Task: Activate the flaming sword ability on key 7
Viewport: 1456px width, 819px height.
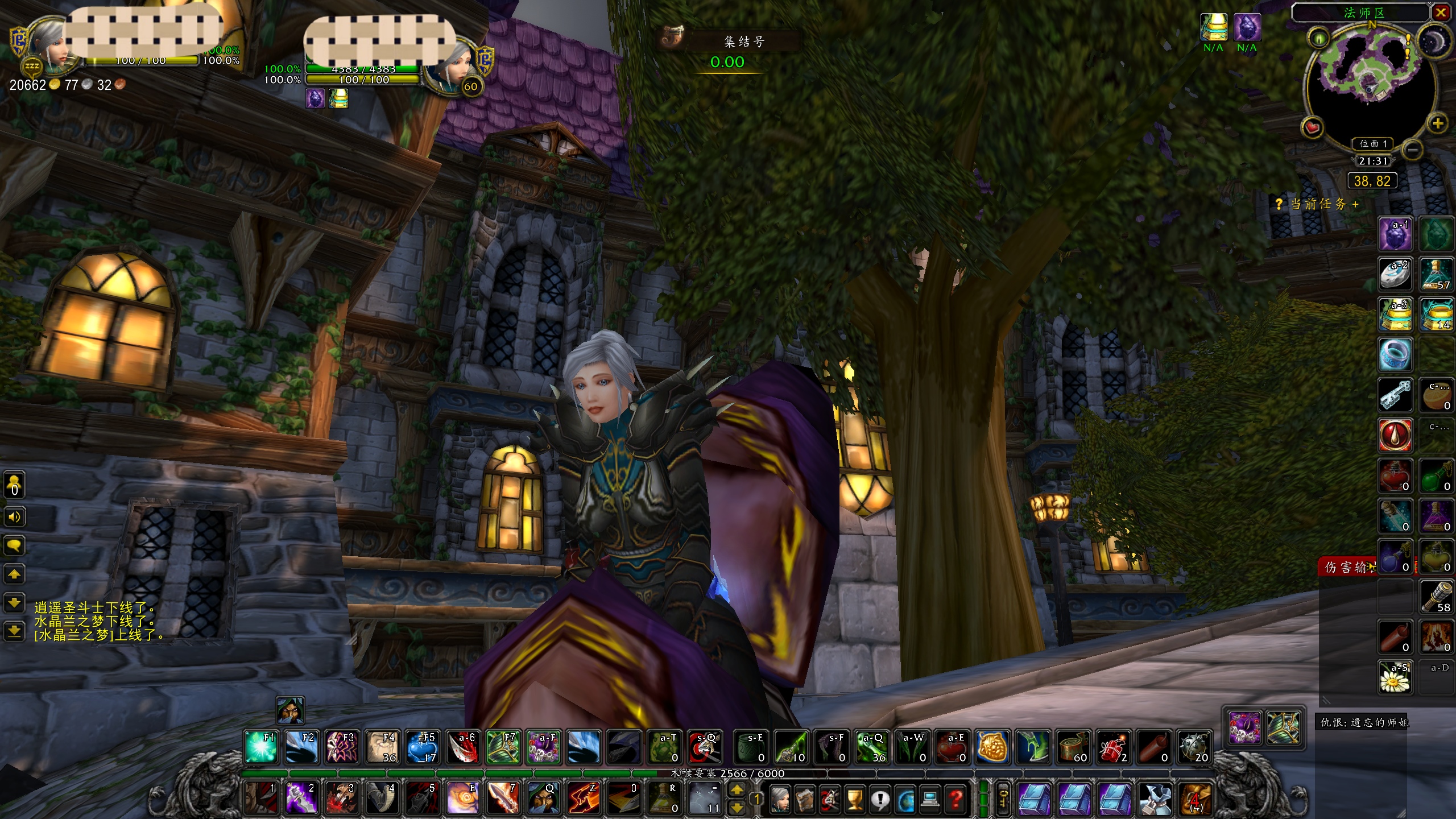Action: (502, 798)
